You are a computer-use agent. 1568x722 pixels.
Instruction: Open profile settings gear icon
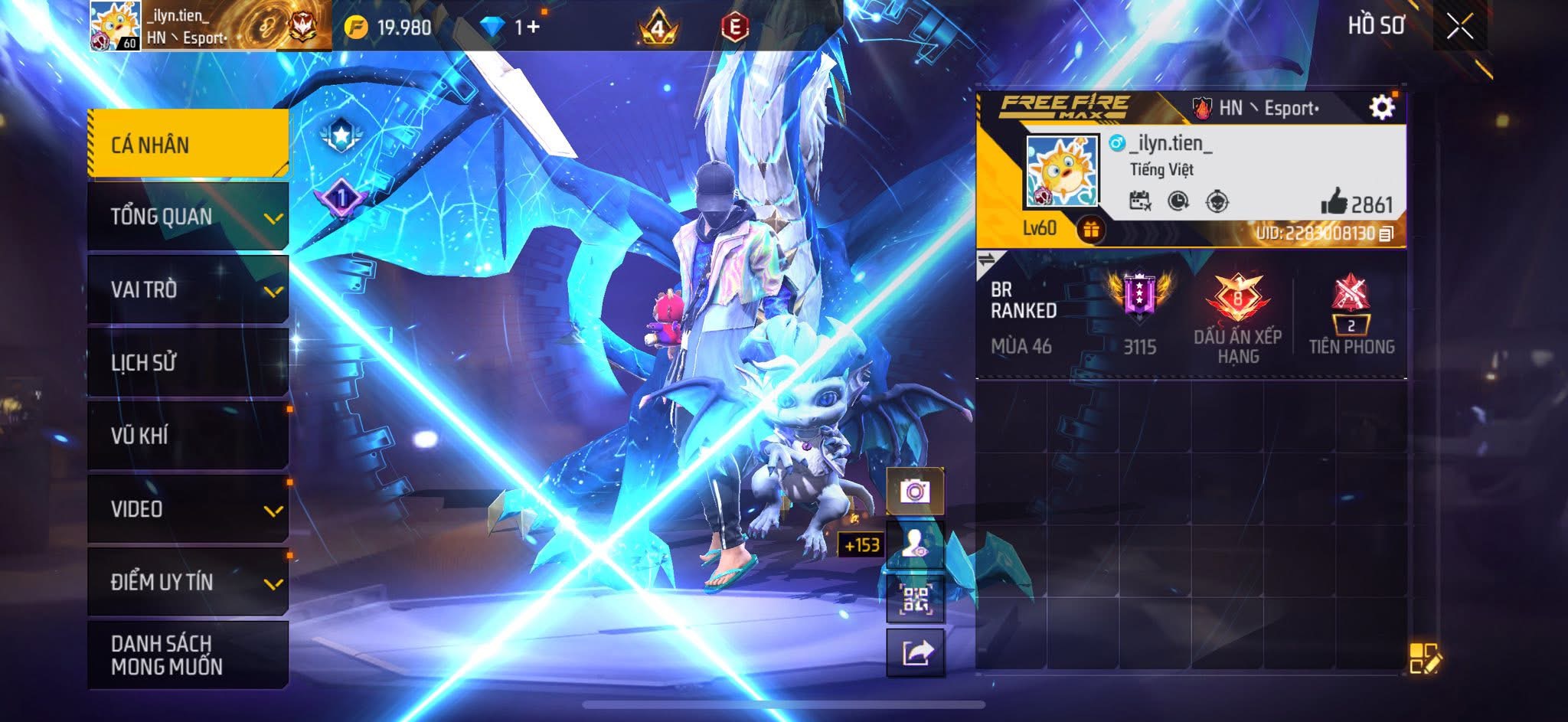(1381, 108)
